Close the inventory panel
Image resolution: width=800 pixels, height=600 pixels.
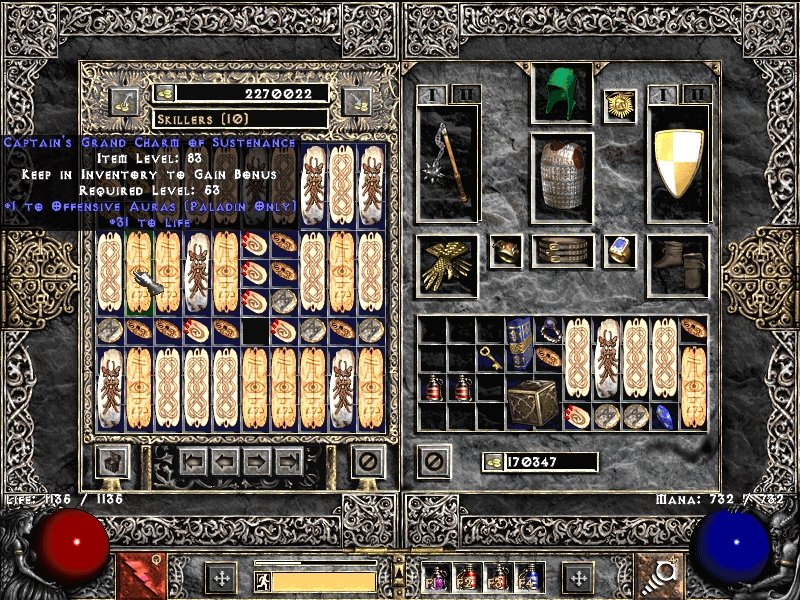[x=433, y=461]
